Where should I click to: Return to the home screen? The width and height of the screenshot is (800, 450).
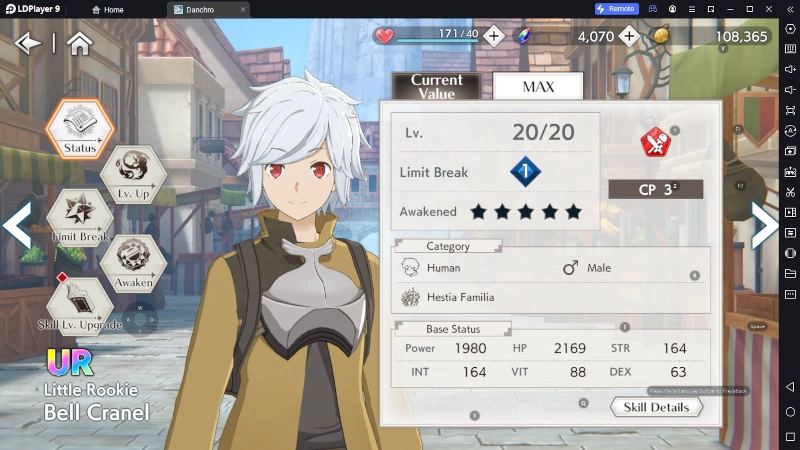(x=79, y=43)
